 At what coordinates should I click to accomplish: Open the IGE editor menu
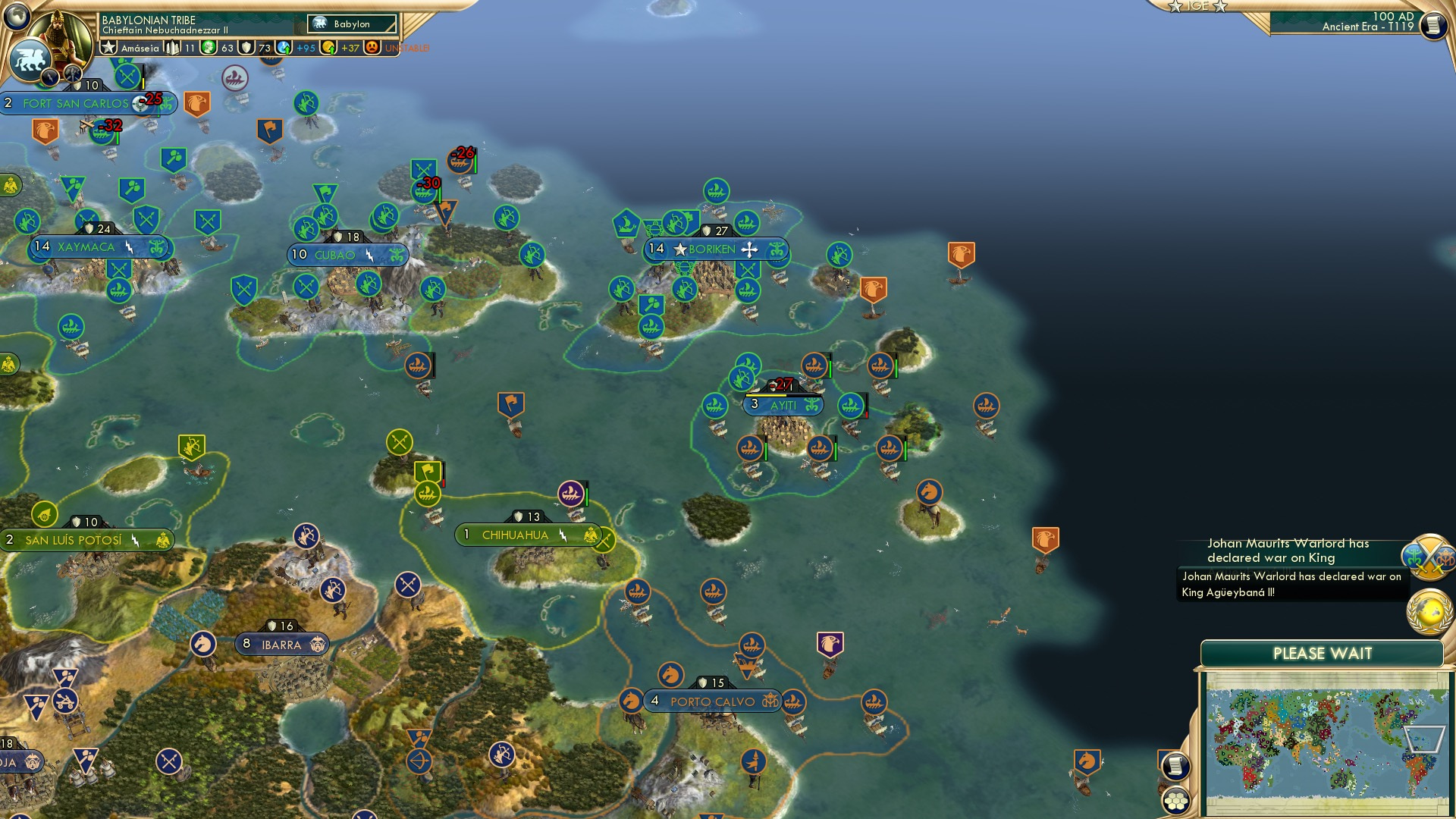[1200, 6]
